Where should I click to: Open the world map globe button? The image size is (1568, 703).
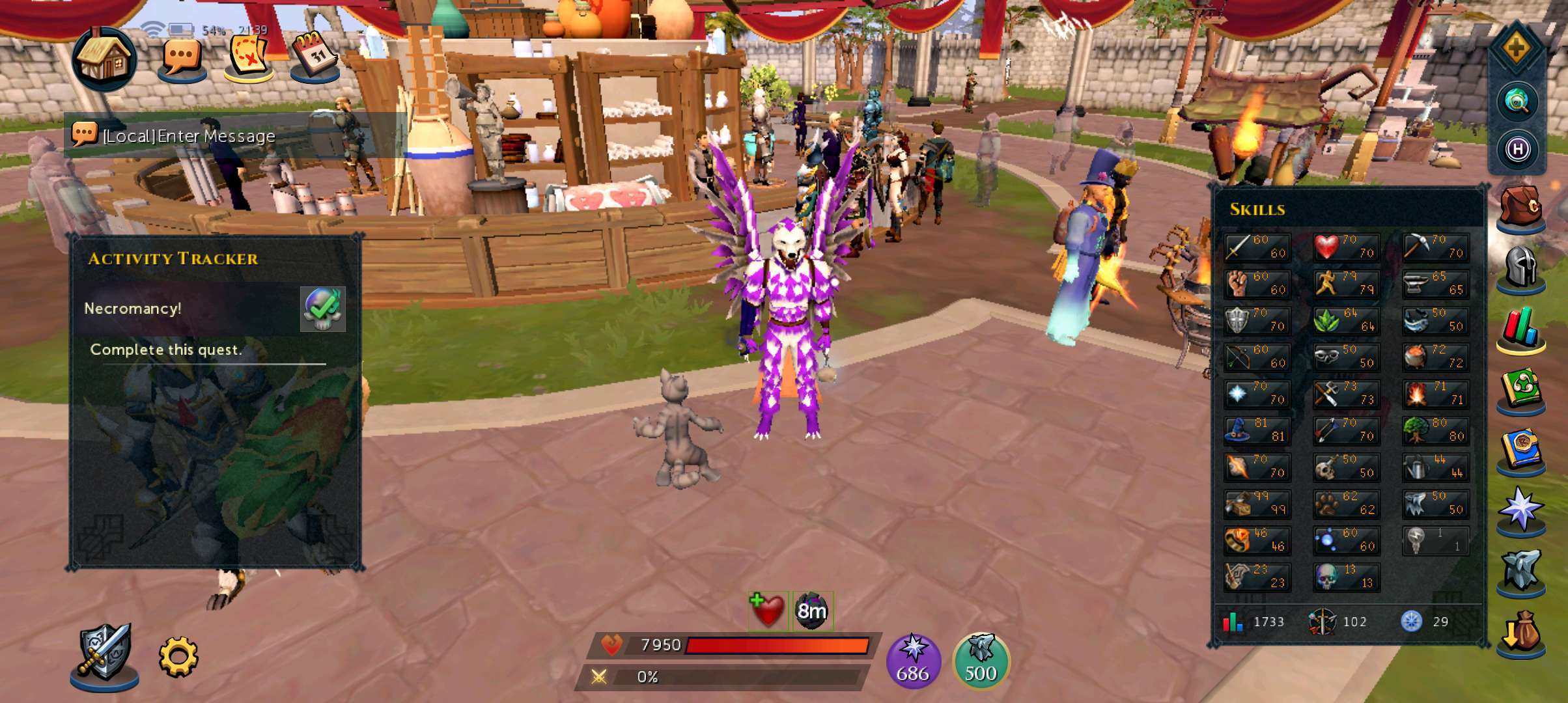pyautogui.click(x=1517, y=102)
